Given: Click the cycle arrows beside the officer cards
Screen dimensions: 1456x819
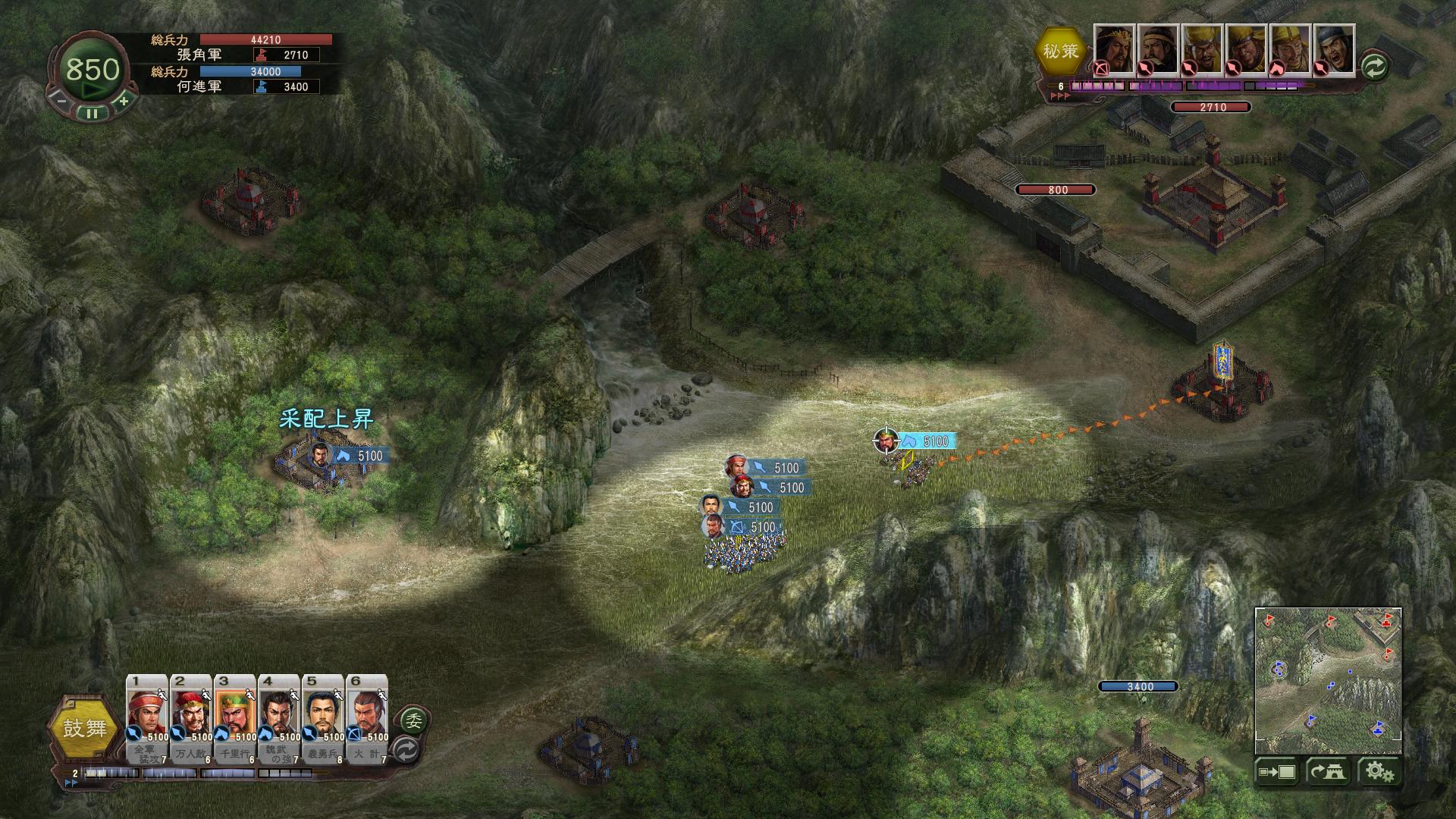Looking at the screenshot, I should coord(406,750).
